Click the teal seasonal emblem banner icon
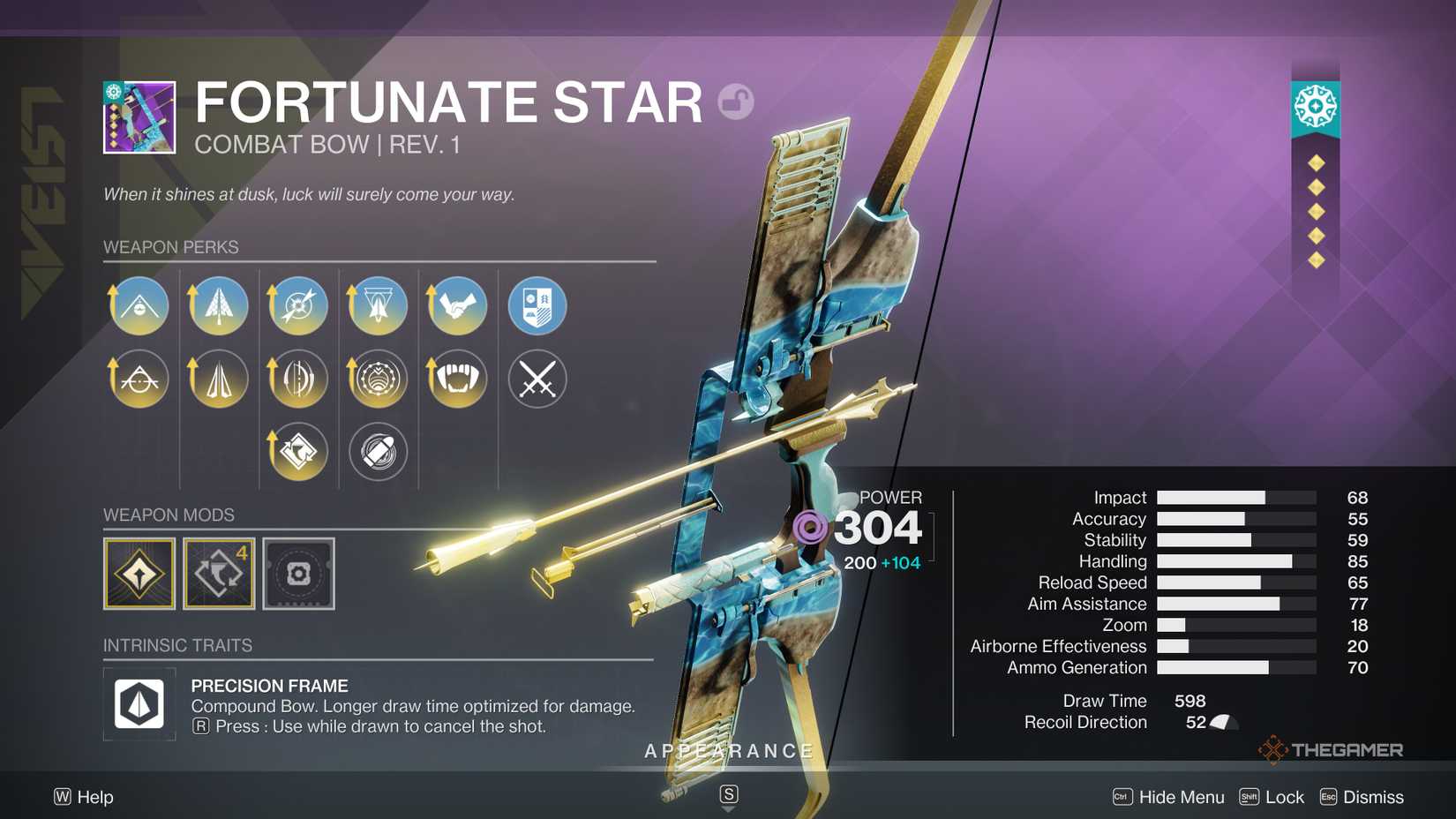Image resolution: width=1456 pixels, height=819 pixels. (x=1316, y=104)
